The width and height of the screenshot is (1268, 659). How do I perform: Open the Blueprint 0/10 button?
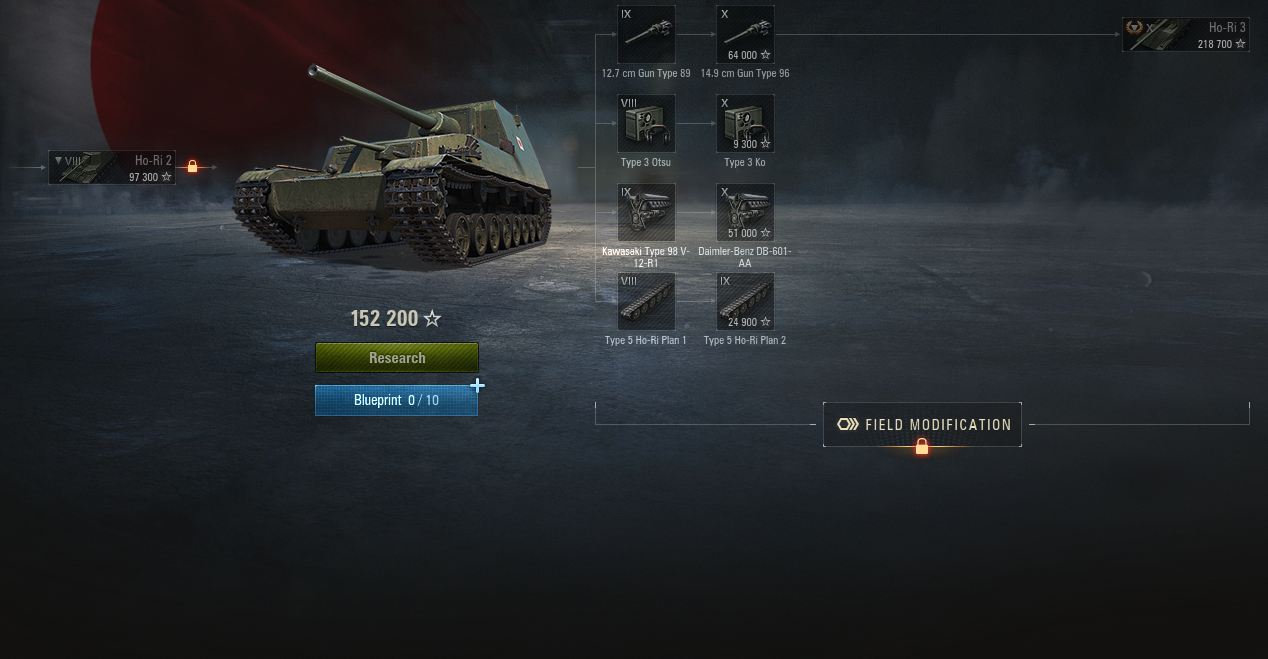coord(396,400)
